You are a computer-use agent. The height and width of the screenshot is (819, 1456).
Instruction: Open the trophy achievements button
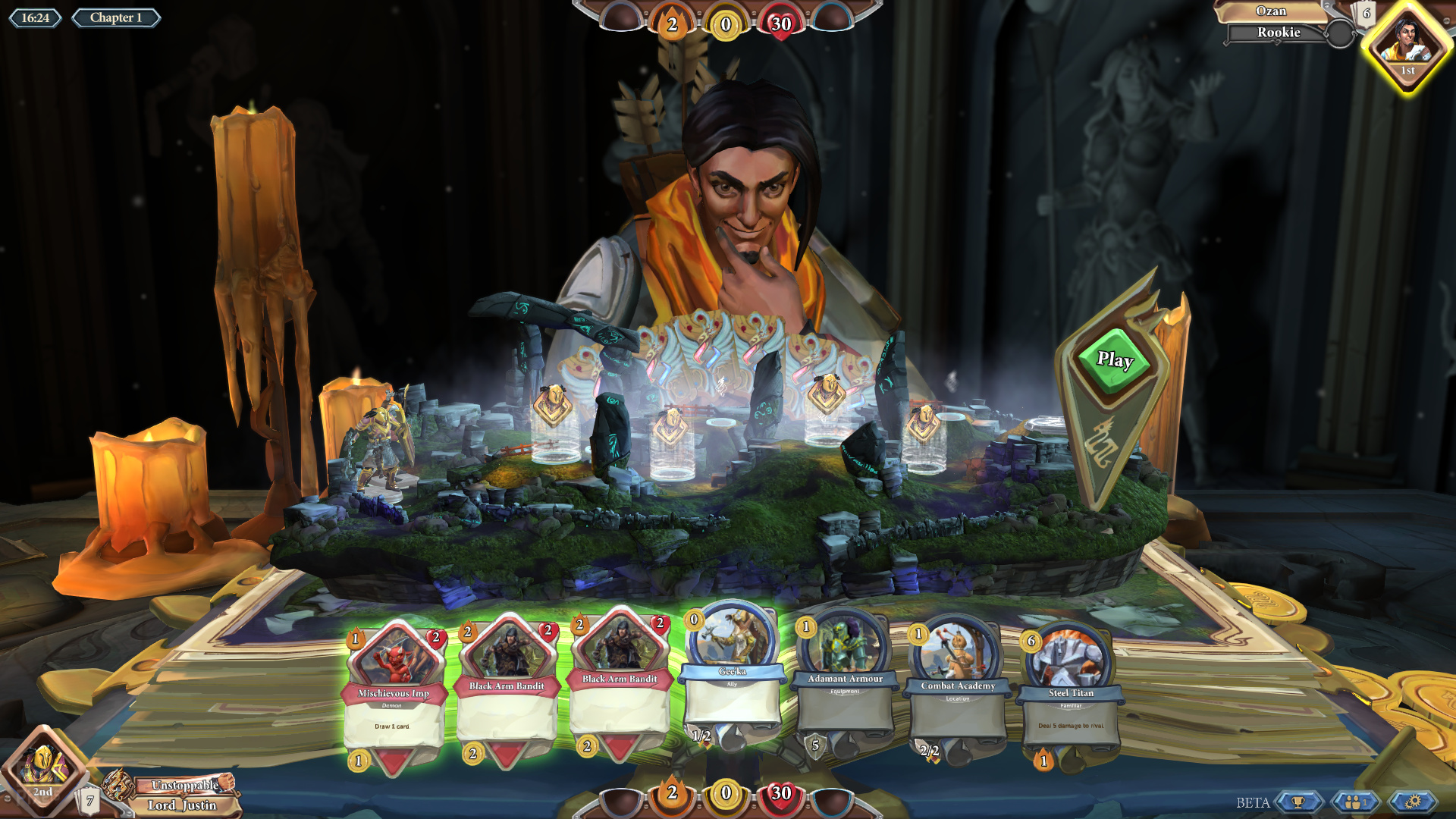pos(1298,802)
